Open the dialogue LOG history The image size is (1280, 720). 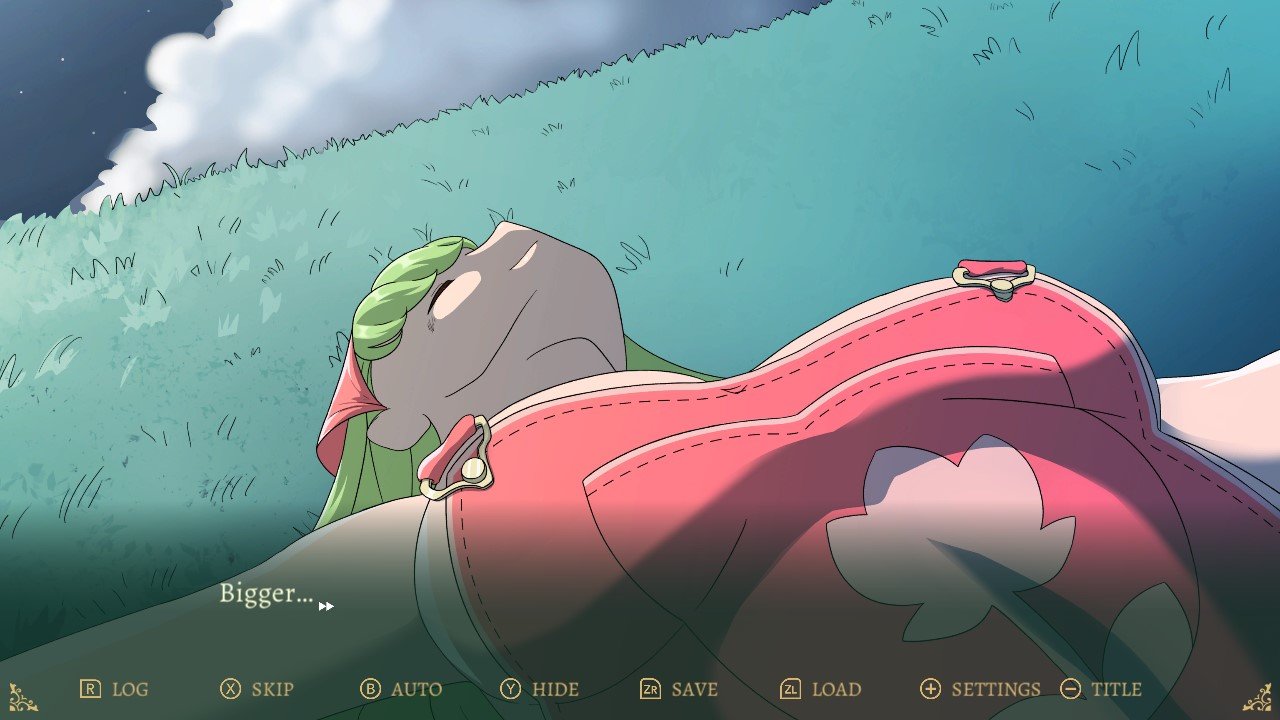[129, 689]
